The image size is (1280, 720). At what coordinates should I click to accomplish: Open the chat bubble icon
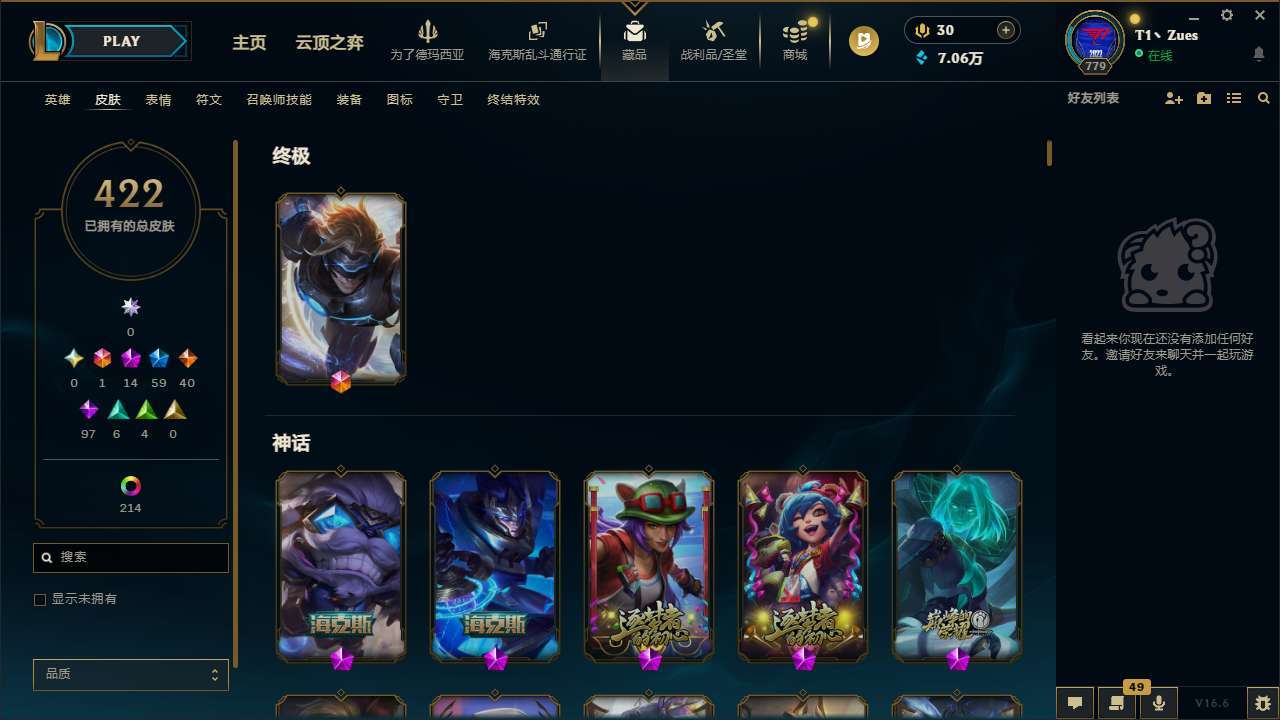click(x=1075, y=703)
